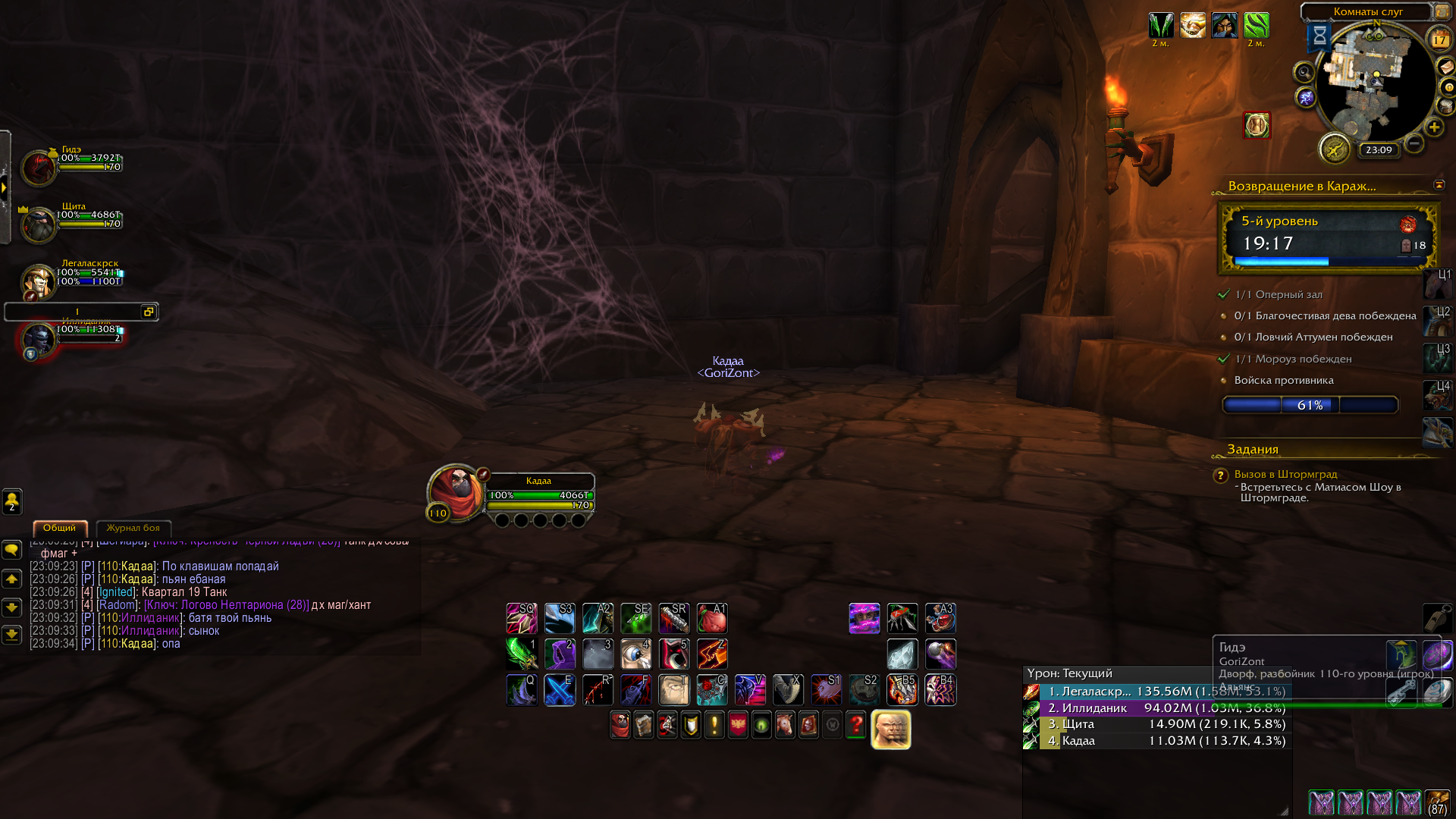Open the minimap tracking magnifier button
The height and width of the screenshot is (819, 1456).
(1304, 73)
